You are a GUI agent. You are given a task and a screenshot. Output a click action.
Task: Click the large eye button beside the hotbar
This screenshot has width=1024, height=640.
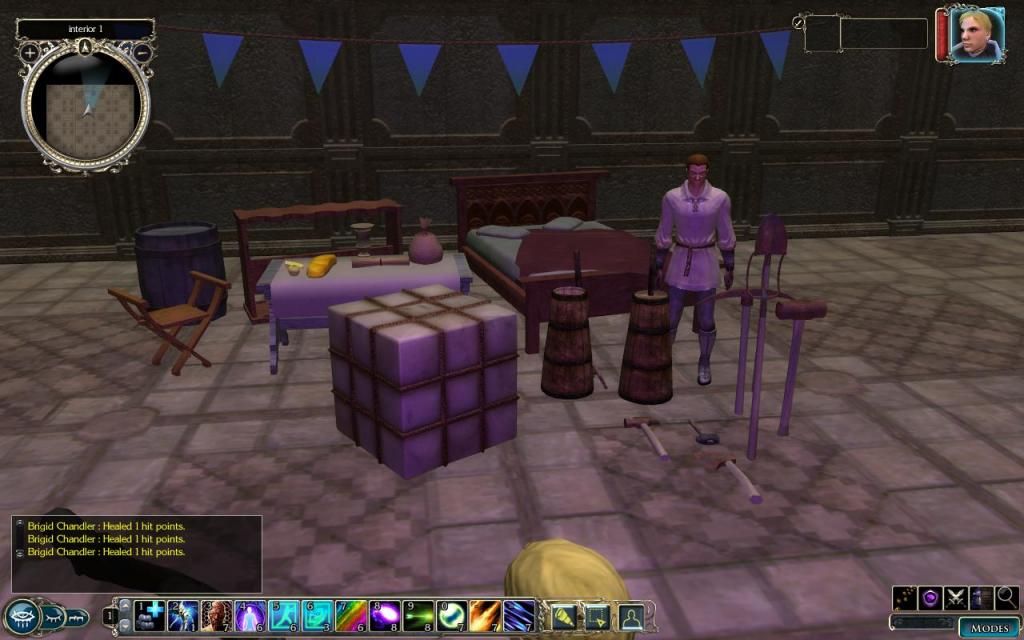22,615
